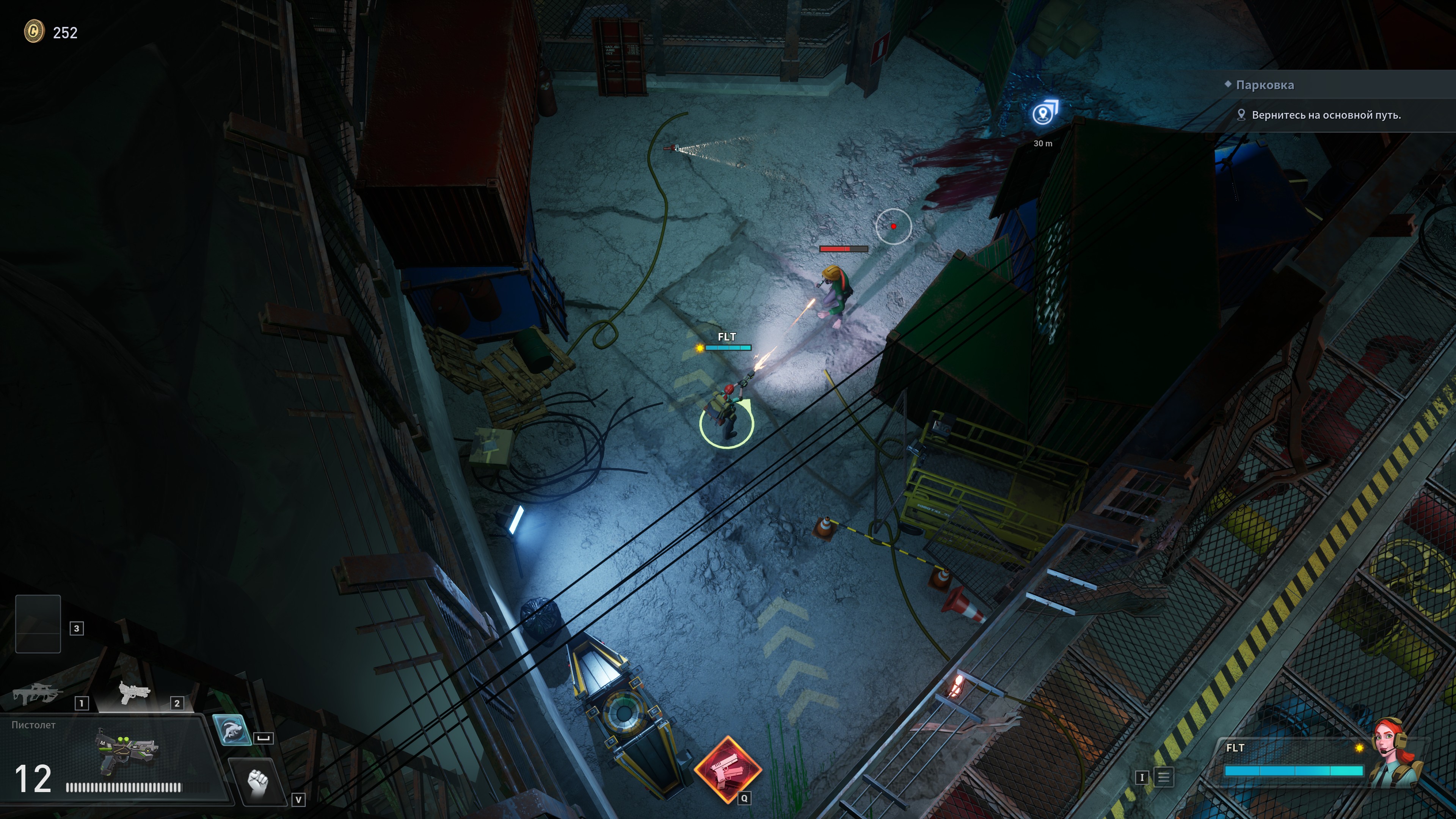Screen dimensions: 1456x819
Task: Select the empty item slot numbered 3
Action: 38,623
